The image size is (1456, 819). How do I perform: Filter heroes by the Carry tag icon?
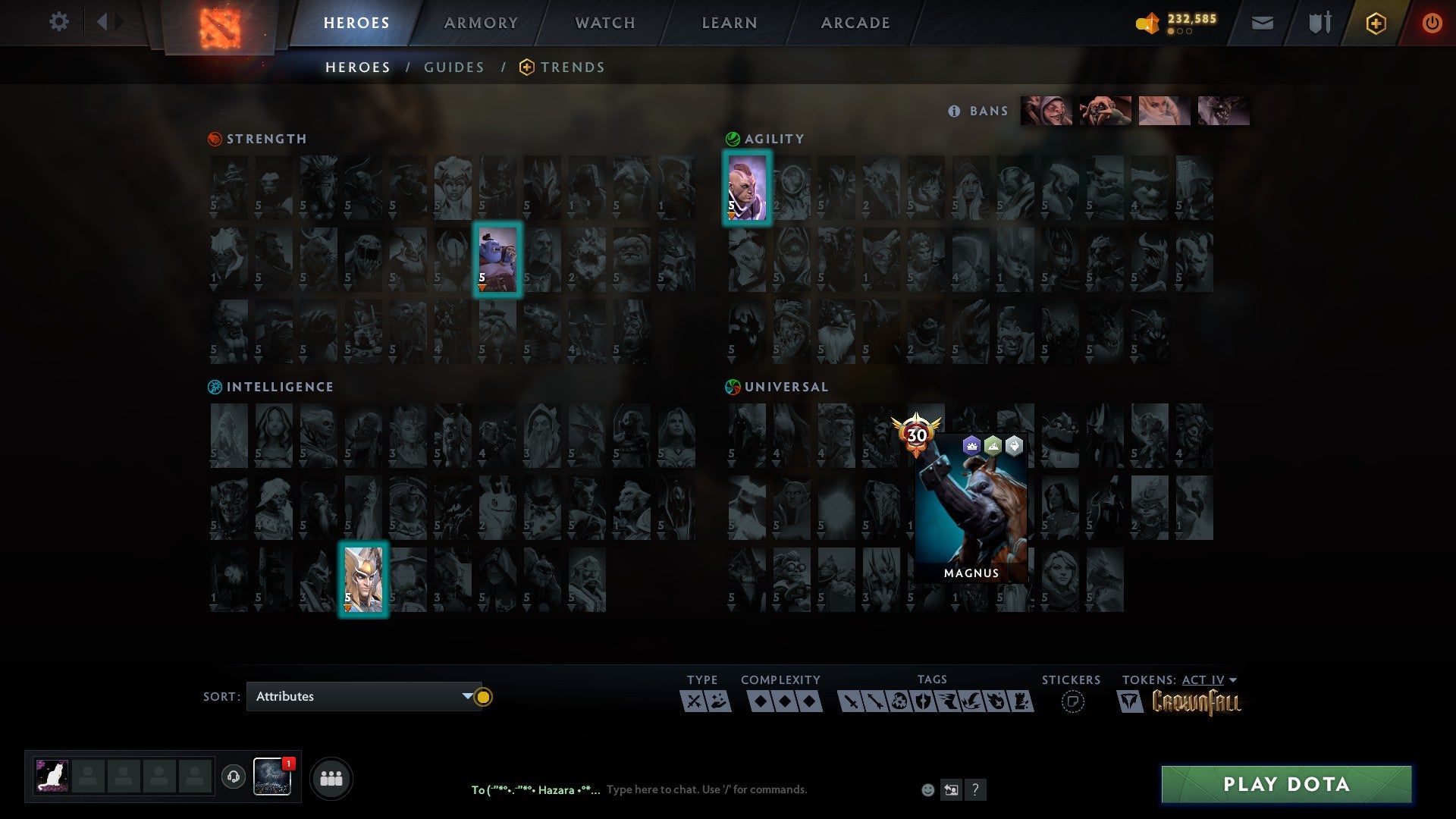[x=851, y=700]
